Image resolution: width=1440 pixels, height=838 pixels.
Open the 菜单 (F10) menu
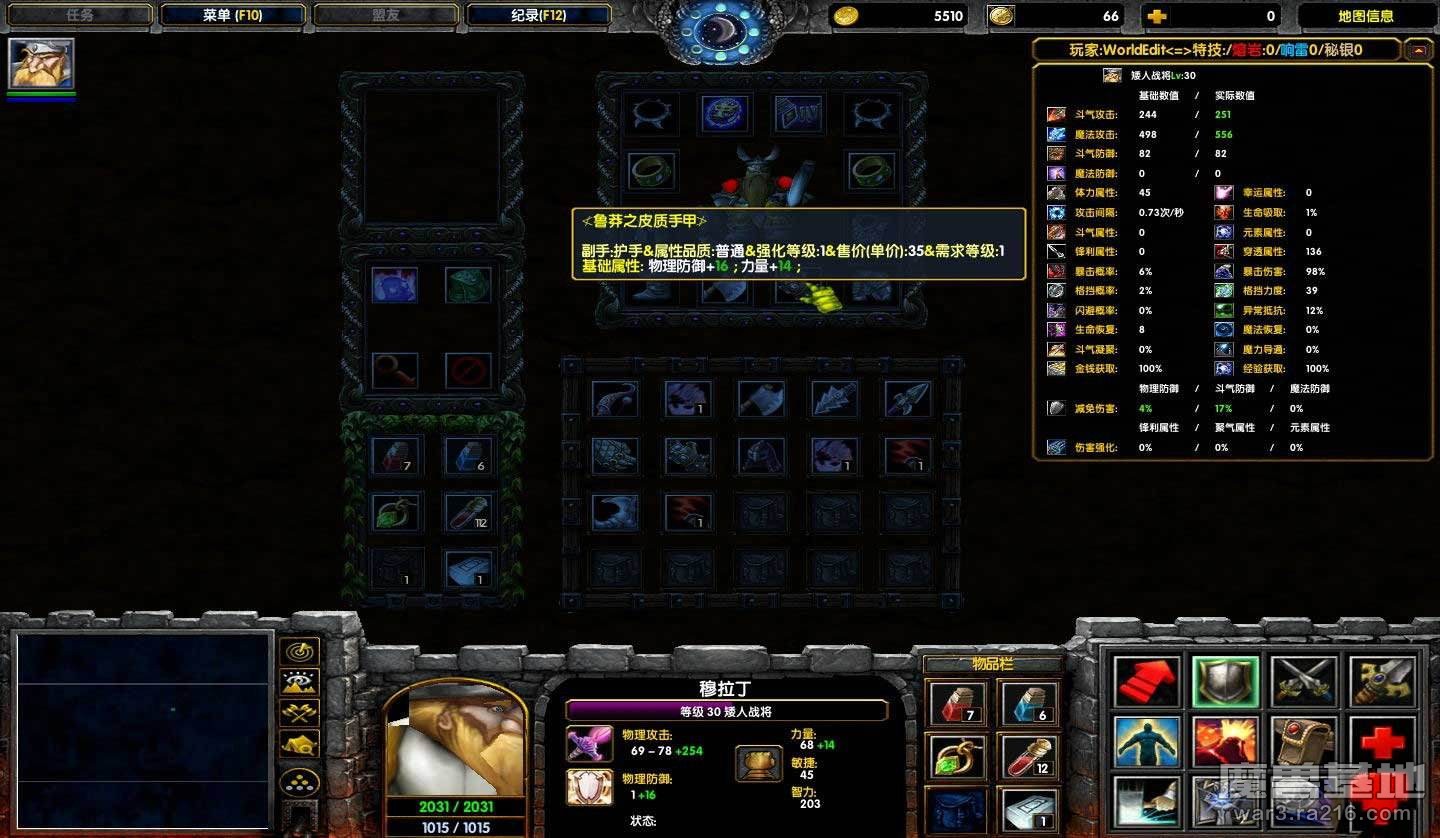tap(232, 15)
